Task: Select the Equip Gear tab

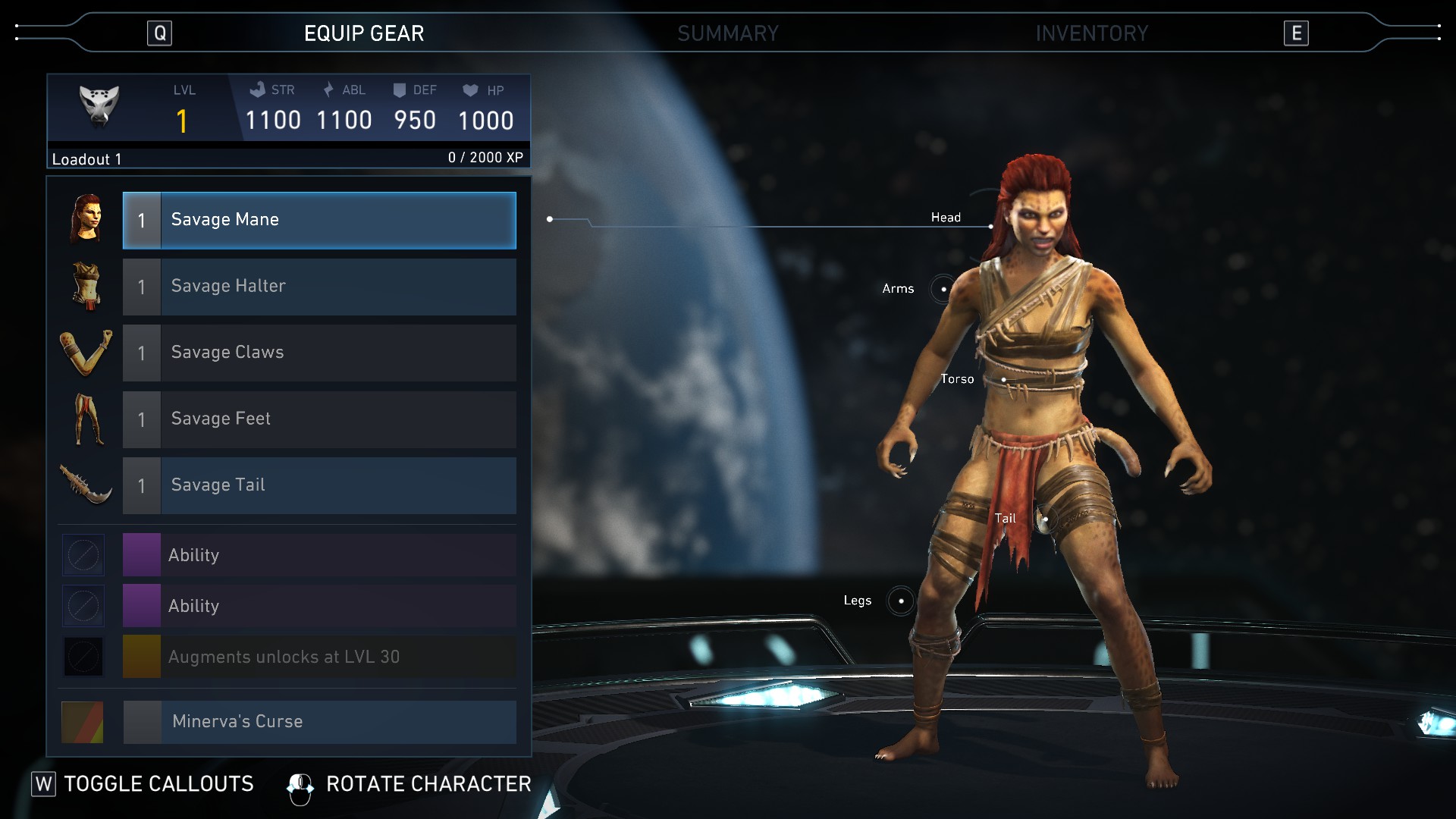Action: coord(364,33)
